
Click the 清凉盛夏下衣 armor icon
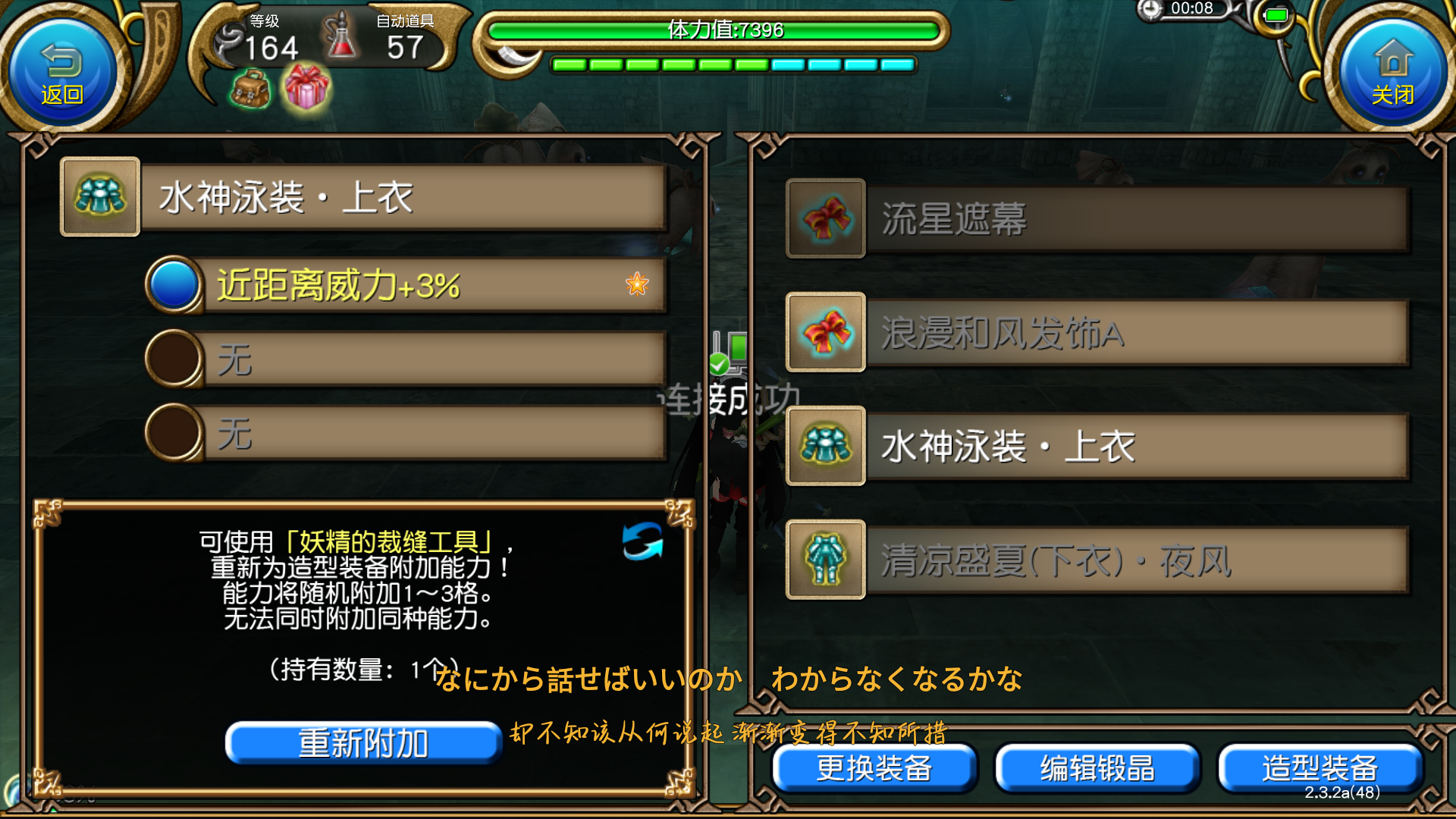pos(825,561)
